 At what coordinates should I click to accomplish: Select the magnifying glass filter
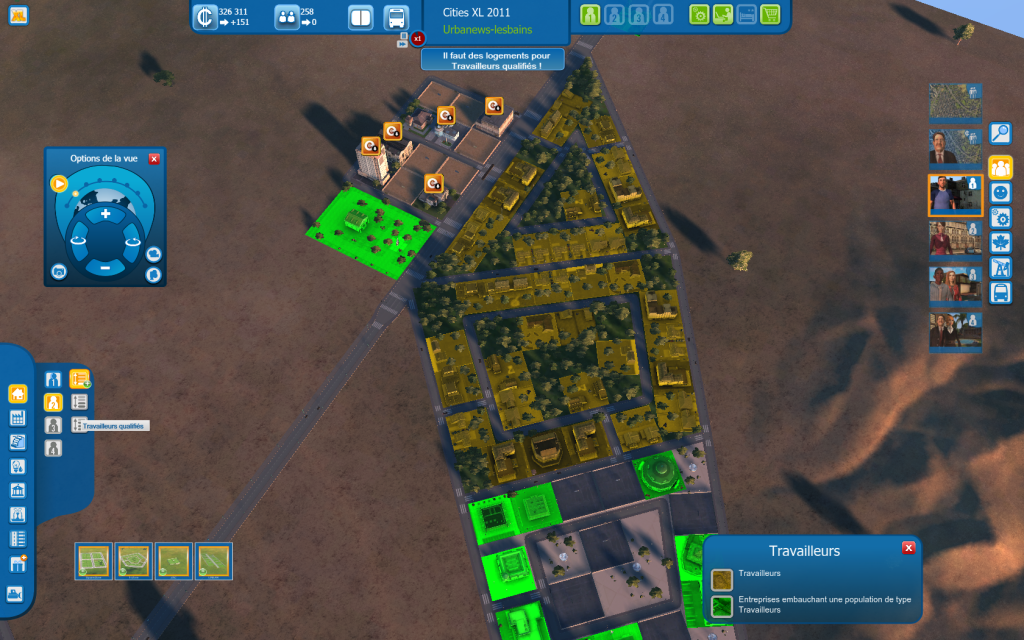1000,133
